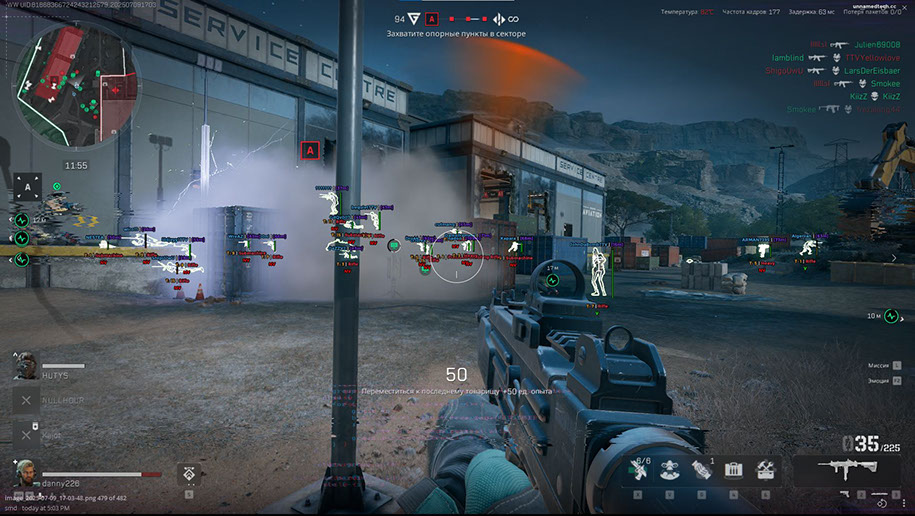Activate the squad chevron ability icon

(189, 474)
